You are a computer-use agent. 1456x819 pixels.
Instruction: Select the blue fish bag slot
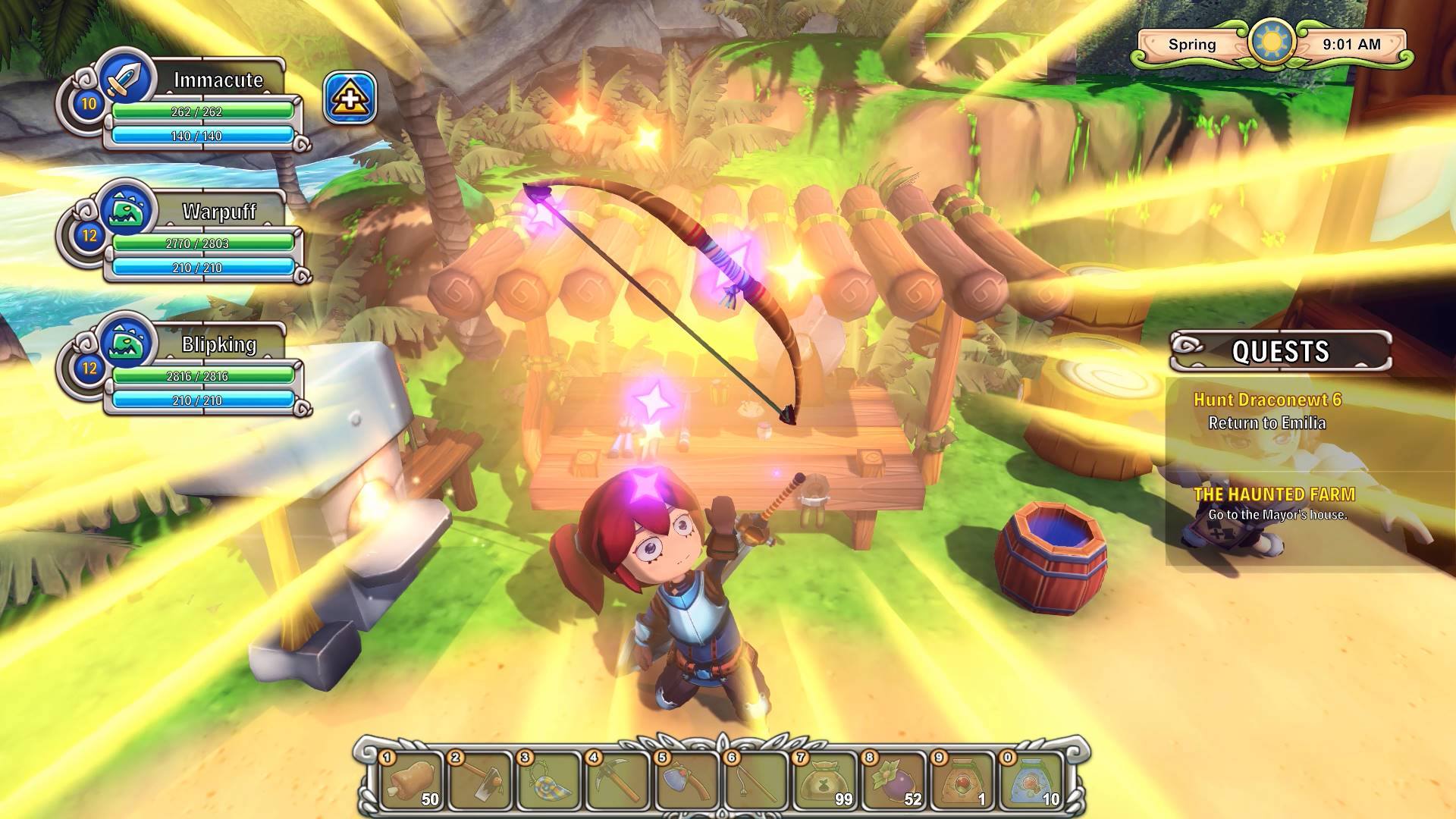pyautogui.click(x=1031, y=780)
